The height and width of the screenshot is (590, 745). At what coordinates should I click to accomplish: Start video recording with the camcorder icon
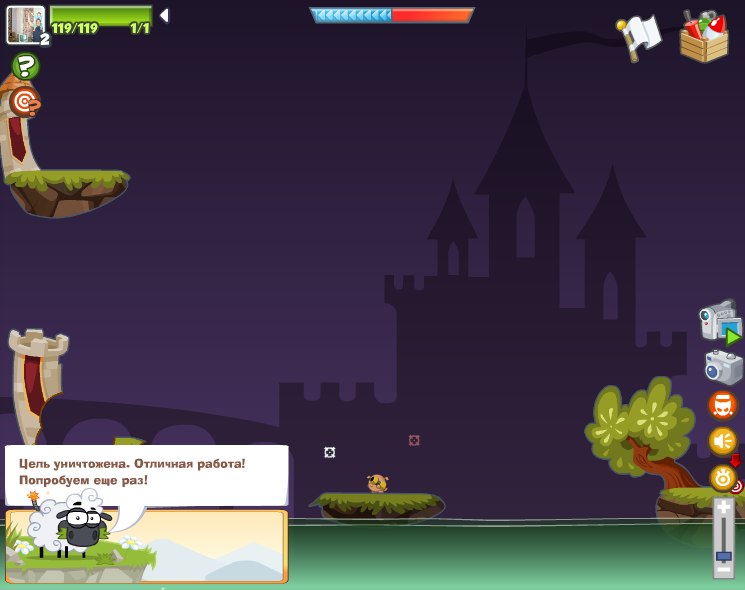point(719,322)
